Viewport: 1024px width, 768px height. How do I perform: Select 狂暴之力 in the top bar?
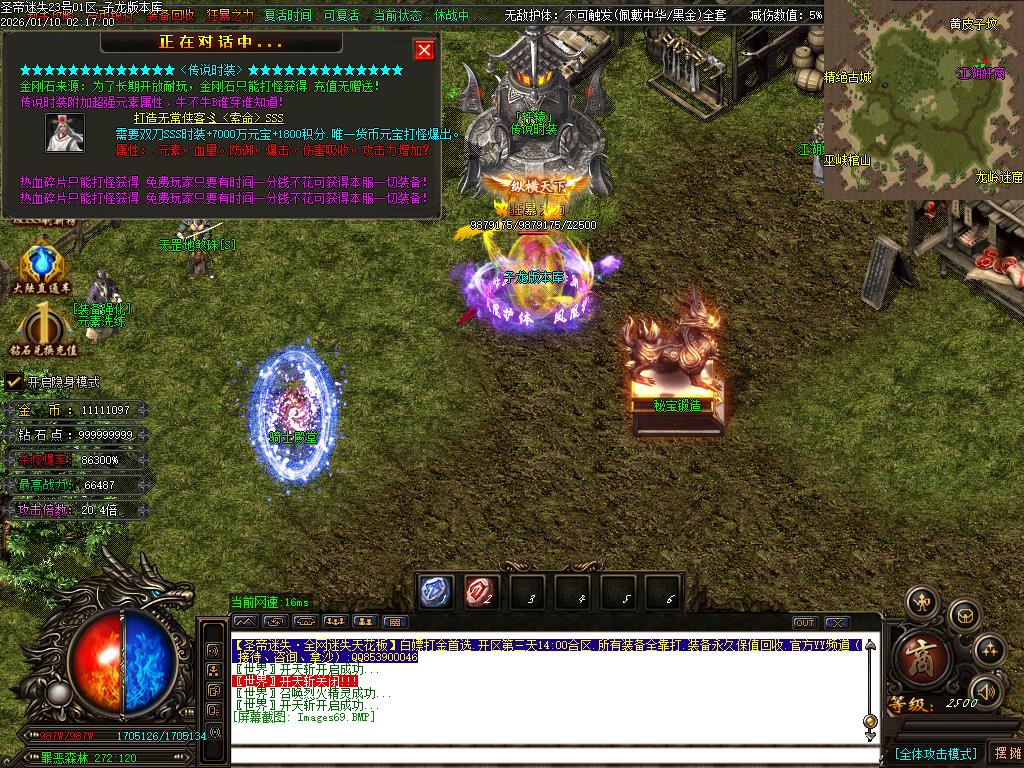[x=230, y=16]
